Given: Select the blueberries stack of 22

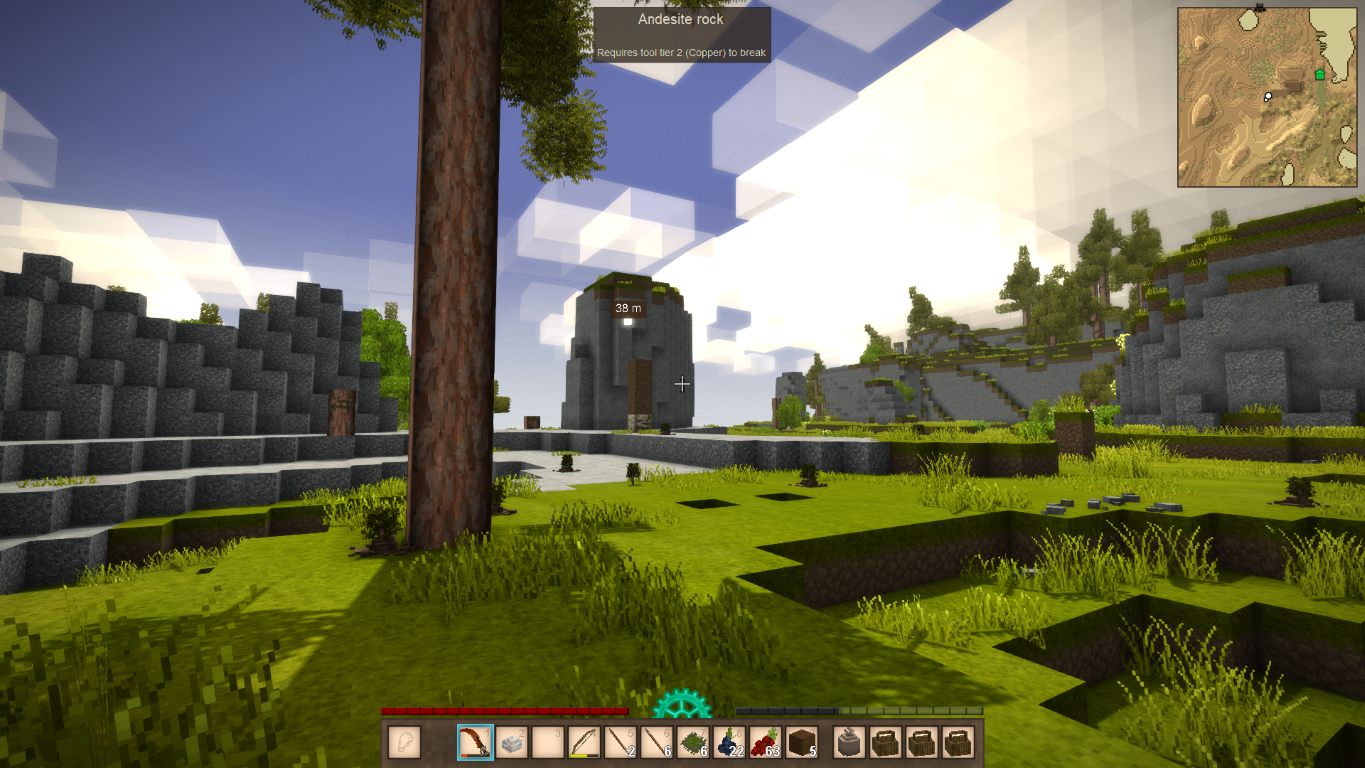Looking at the screenshot, I should coord(729,742).
